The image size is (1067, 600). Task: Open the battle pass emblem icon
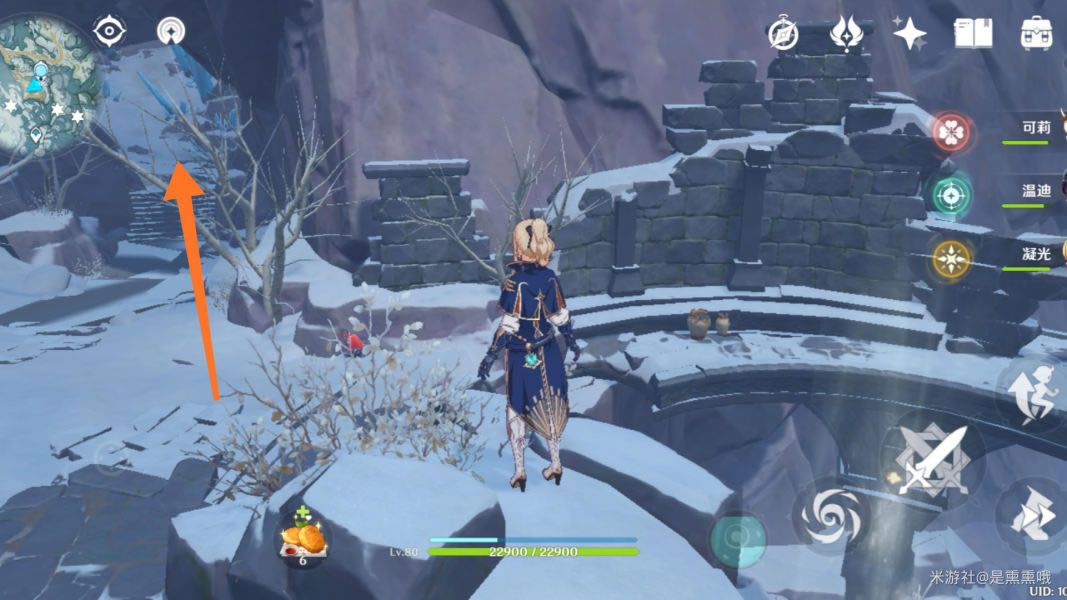(x=846, y=33)
